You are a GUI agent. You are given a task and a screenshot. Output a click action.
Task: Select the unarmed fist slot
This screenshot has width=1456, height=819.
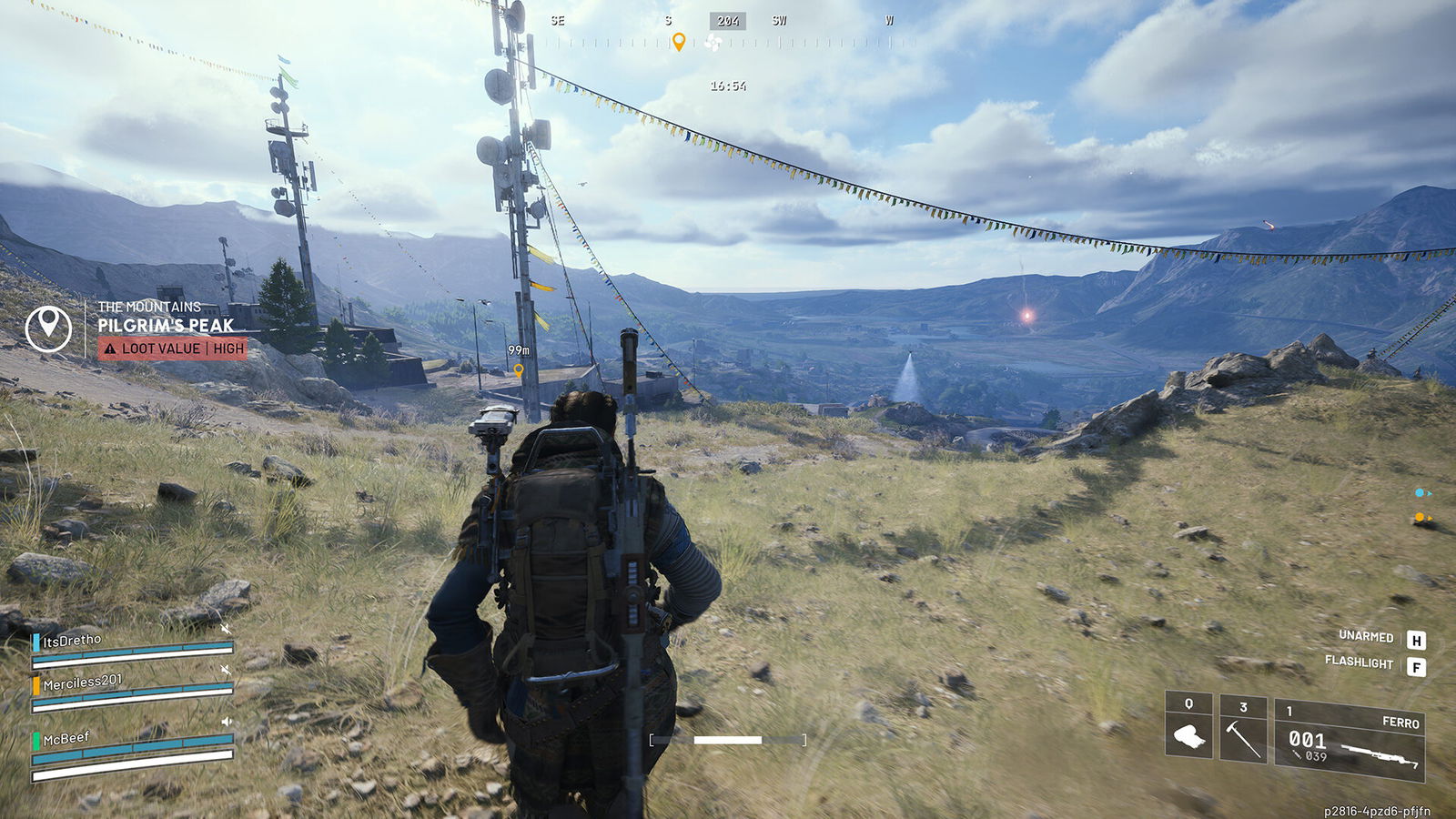(1188, 726)
